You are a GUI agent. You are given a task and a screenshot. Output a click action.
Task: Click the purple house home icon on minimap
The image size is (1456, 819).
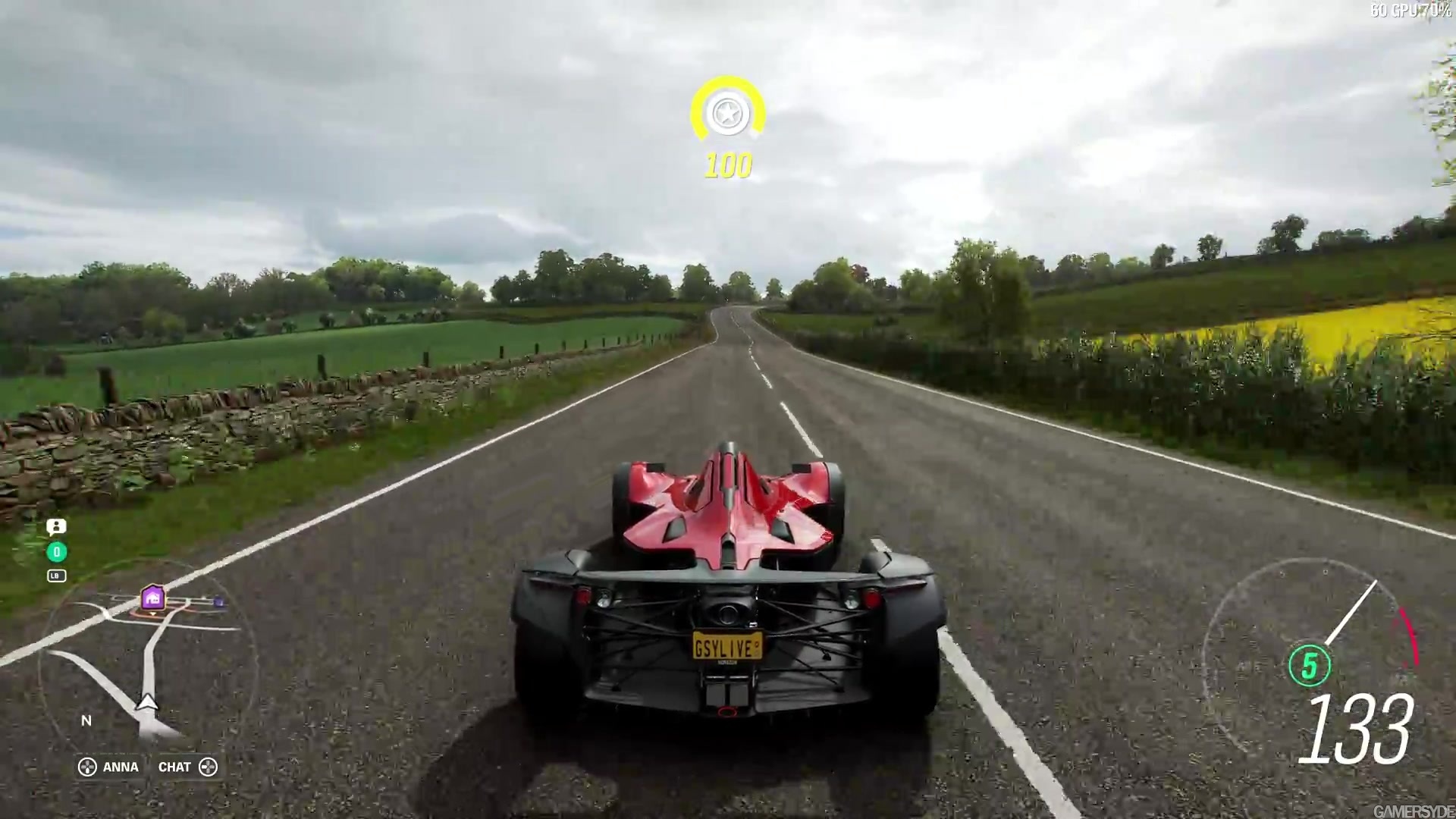[x=151, y=598]
